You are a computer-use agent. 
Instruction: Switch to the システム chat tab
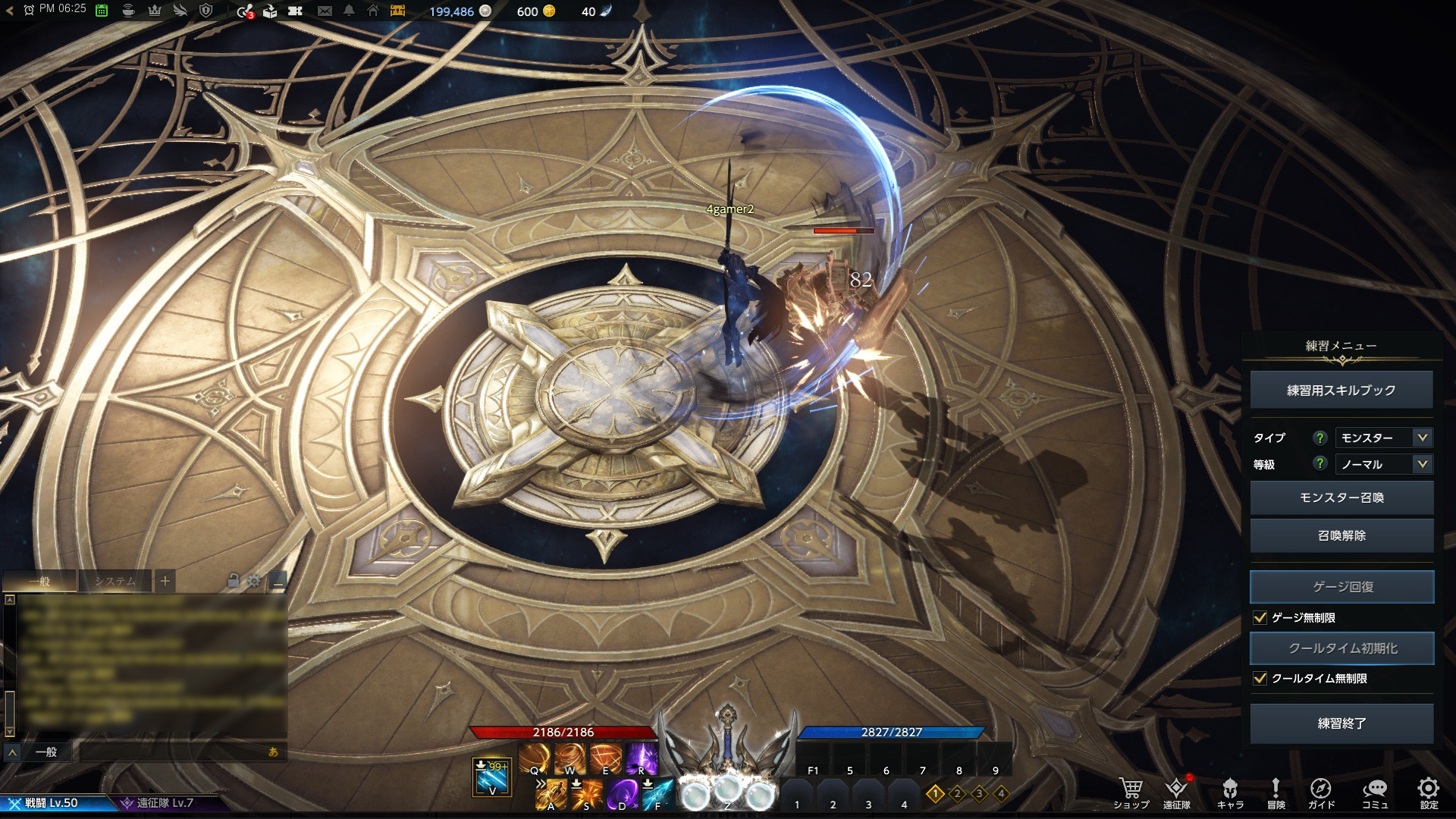[x=115, y=582]
